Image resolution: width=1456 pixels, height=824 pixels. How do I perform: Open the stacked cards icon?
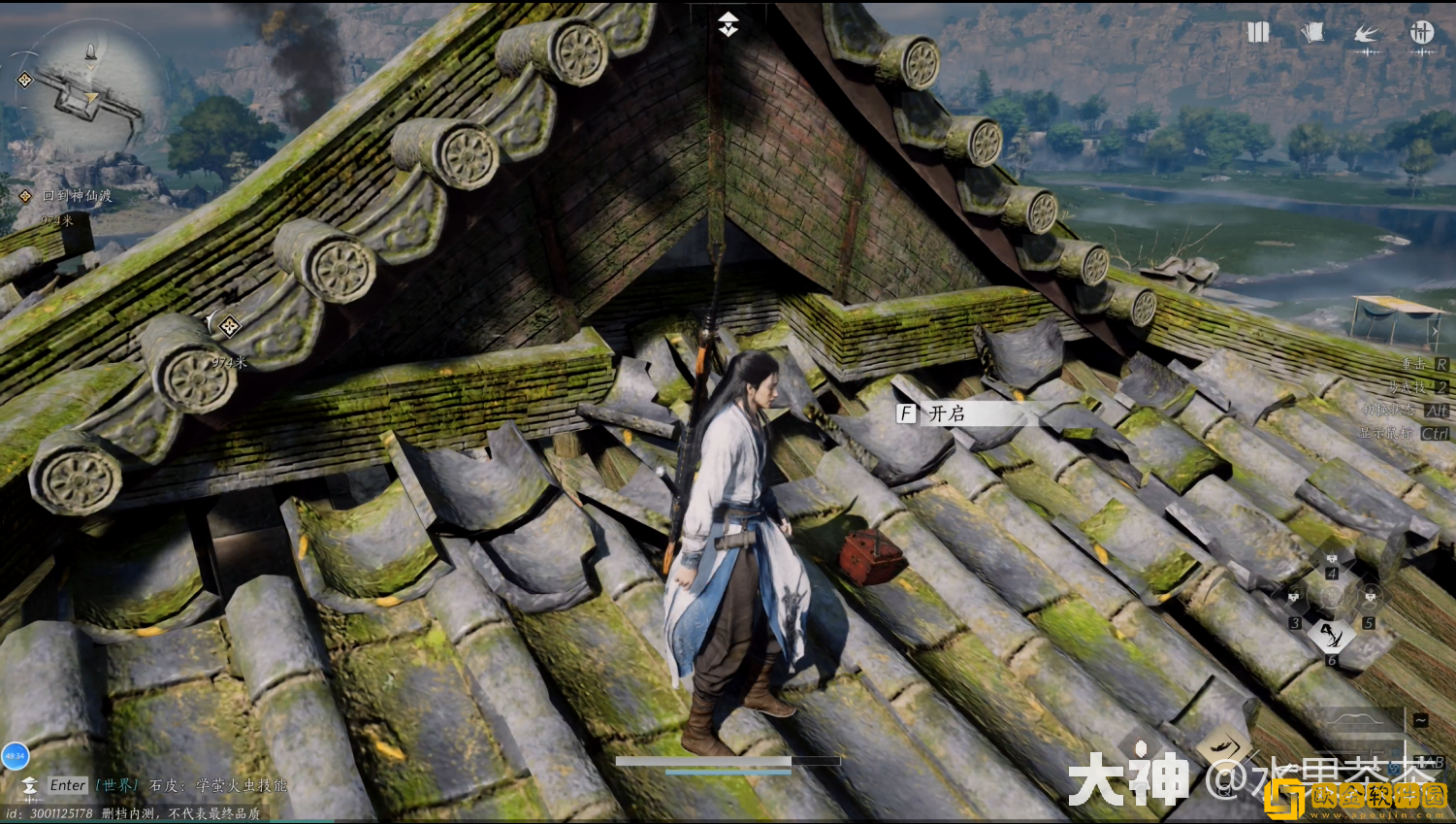[1312, 33]
